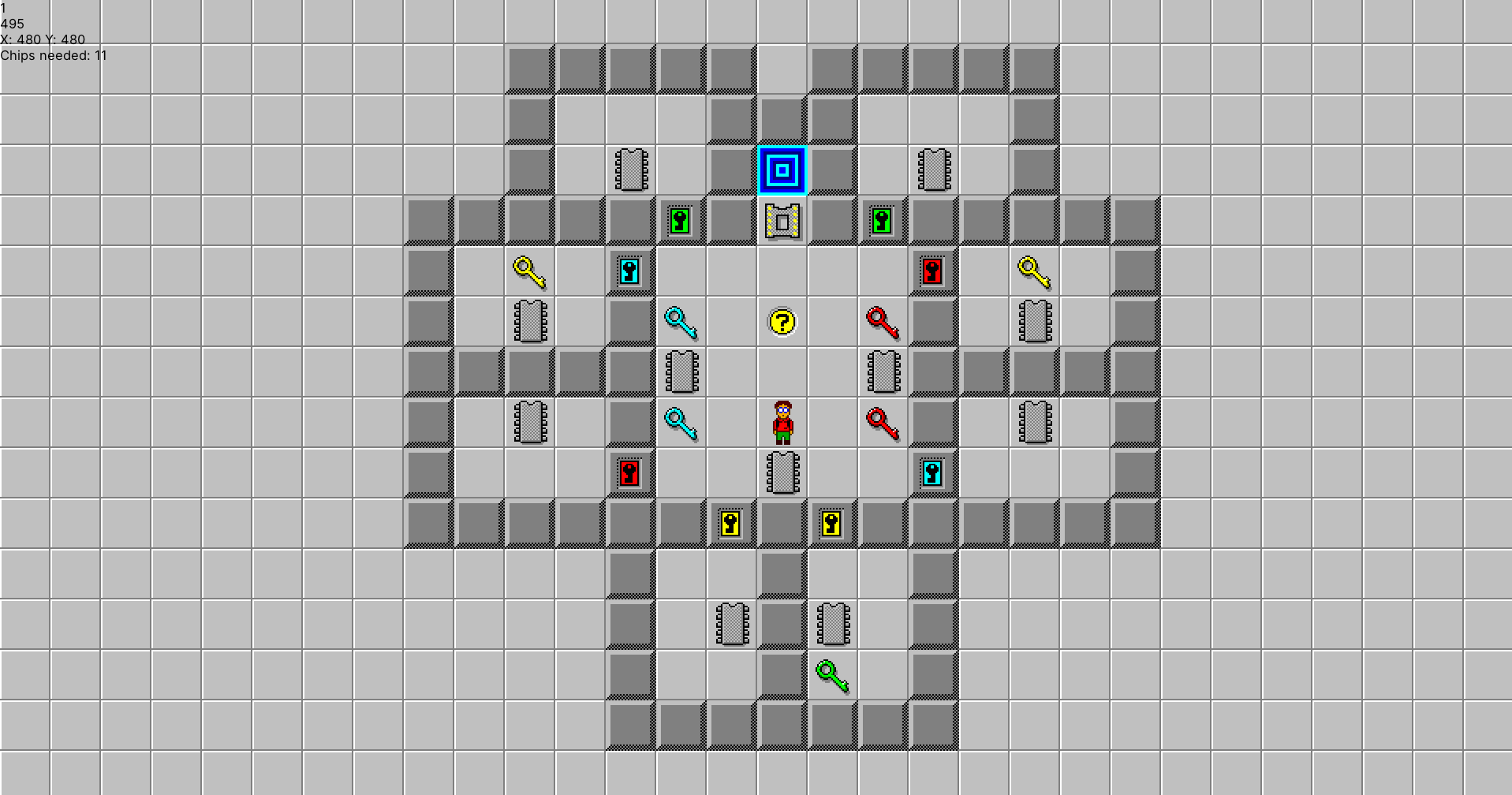1512x795 pixels.
Task: Click the chip socket below the exit
Action: (782, 220)
